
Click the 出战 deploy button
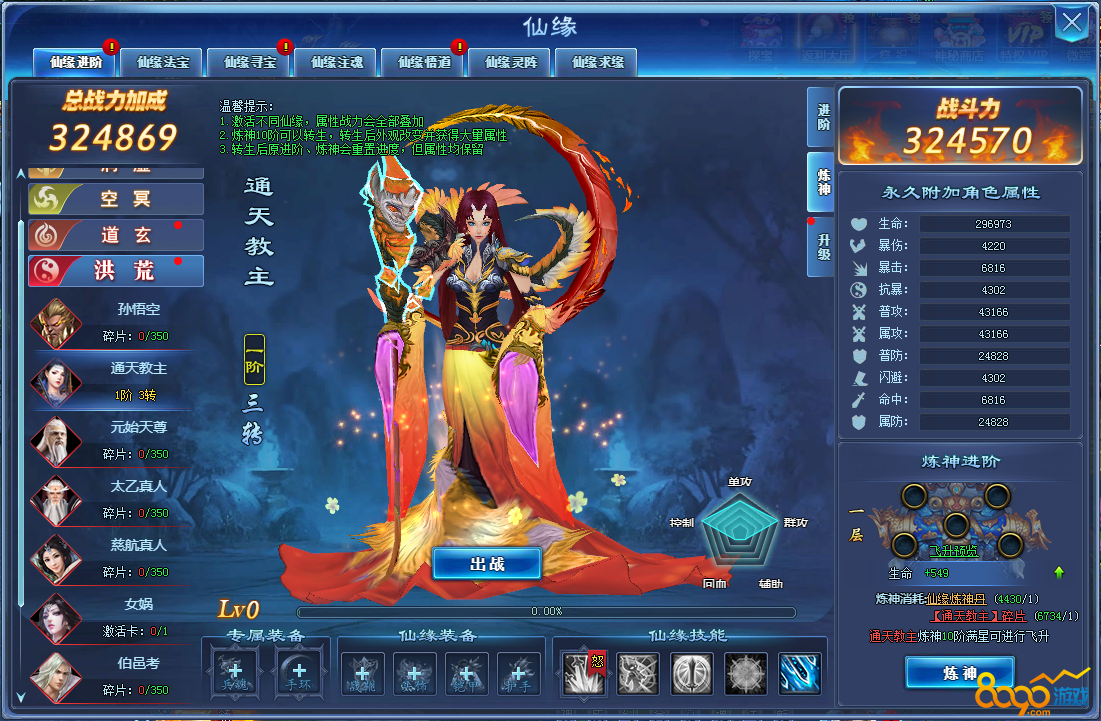coord(487,563)
